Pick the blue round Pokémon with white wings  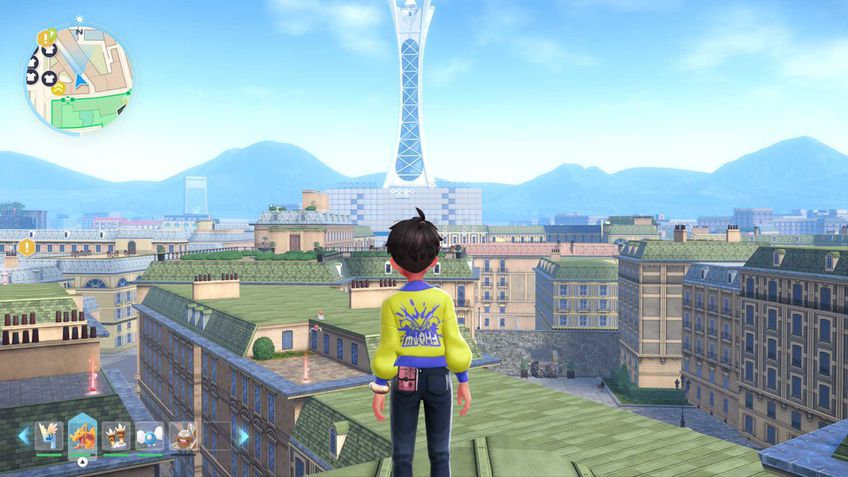tap(149, 436)
